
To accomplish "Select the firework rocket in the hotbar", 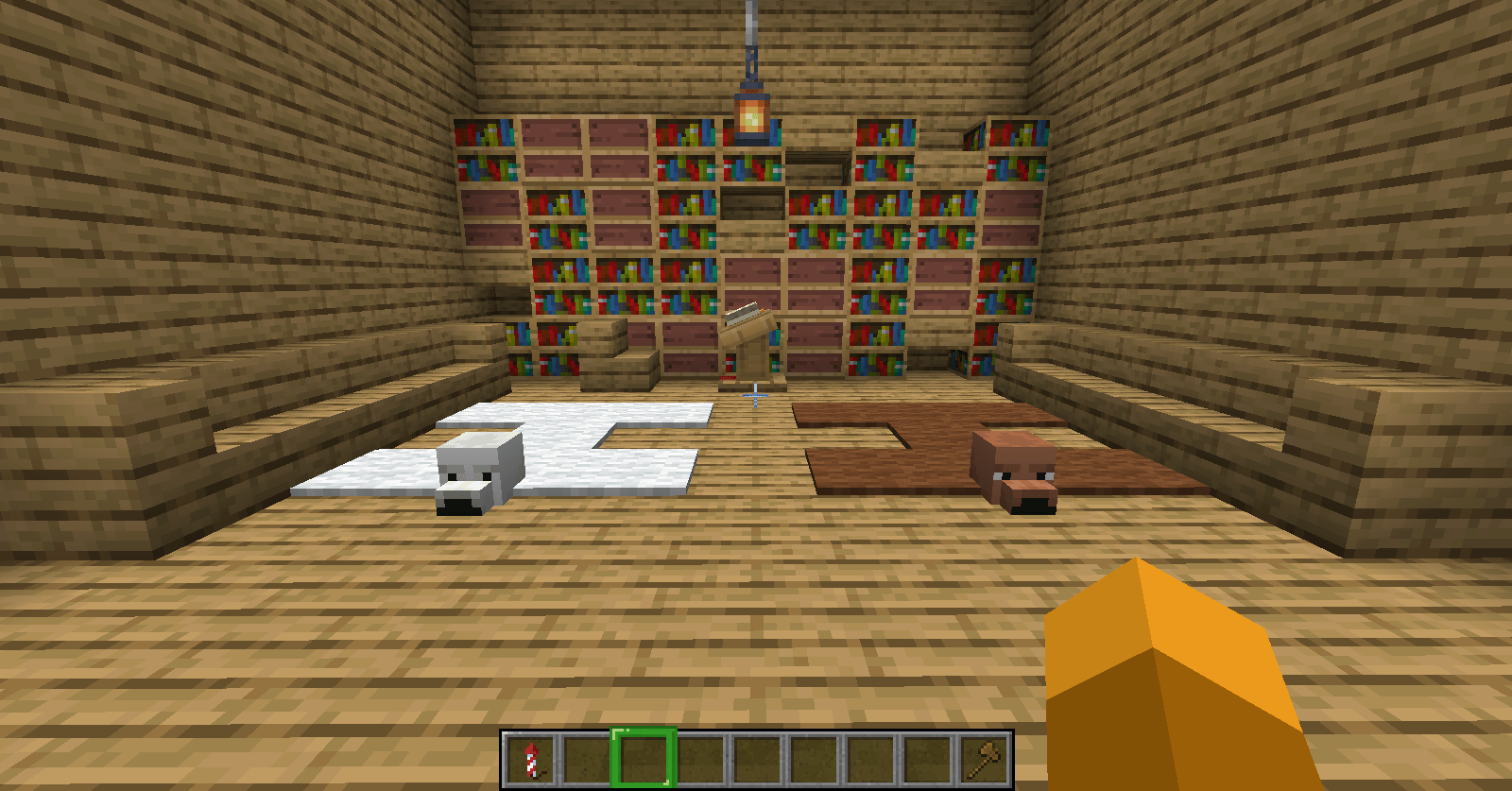I will [x=532, y=756].
